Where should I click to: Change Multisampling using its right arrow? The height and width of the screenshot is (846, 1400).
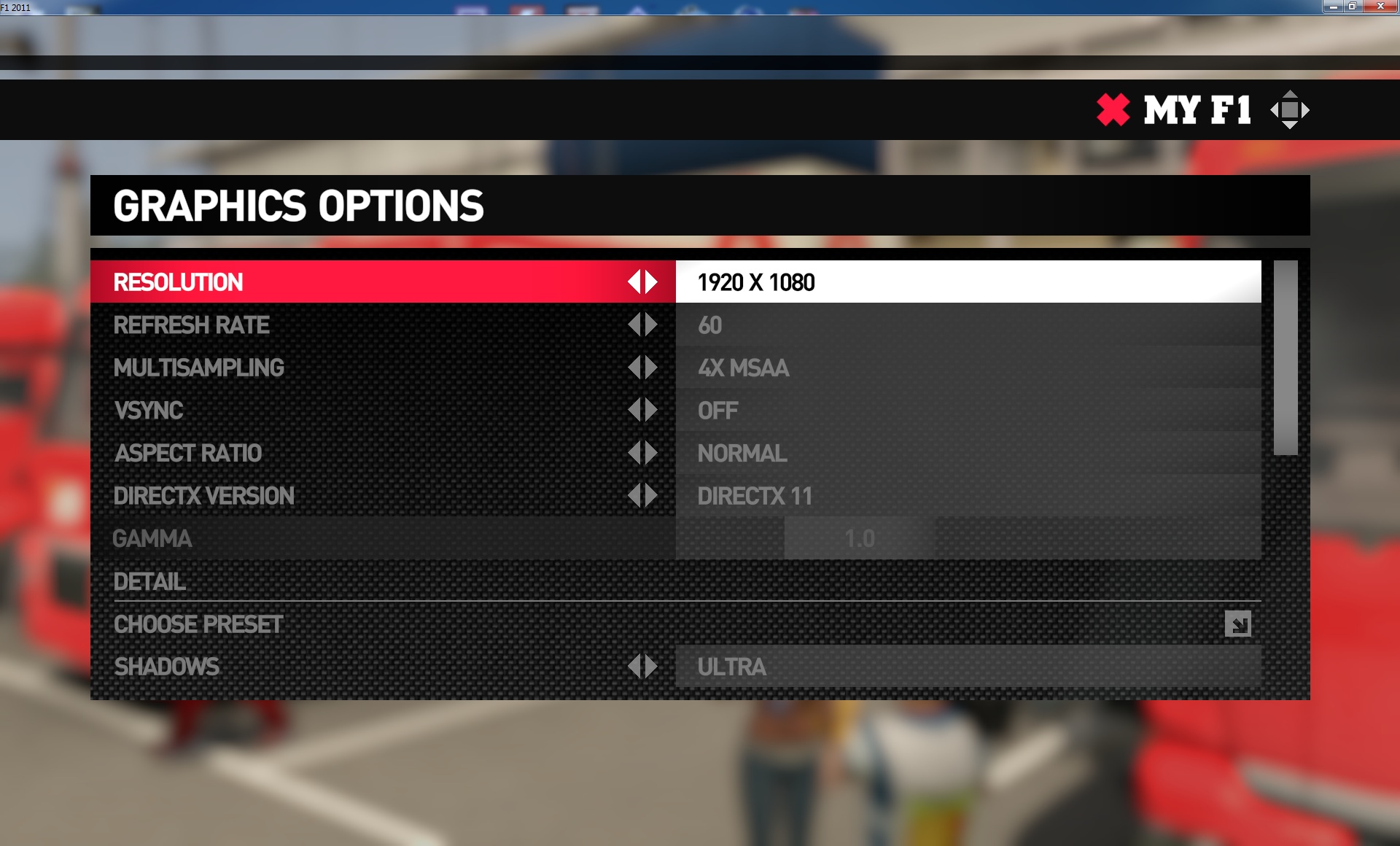(x=651, y=368)
